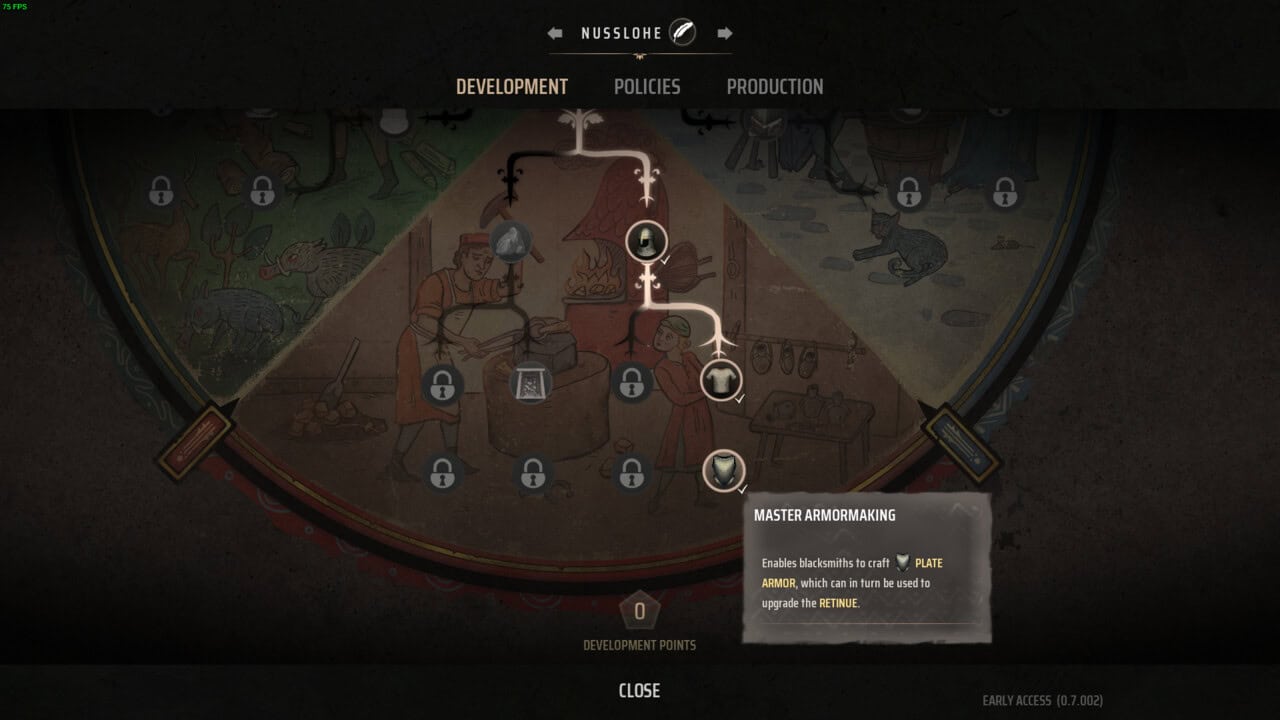Select the chainmail shirt development node

click(721, 380)
